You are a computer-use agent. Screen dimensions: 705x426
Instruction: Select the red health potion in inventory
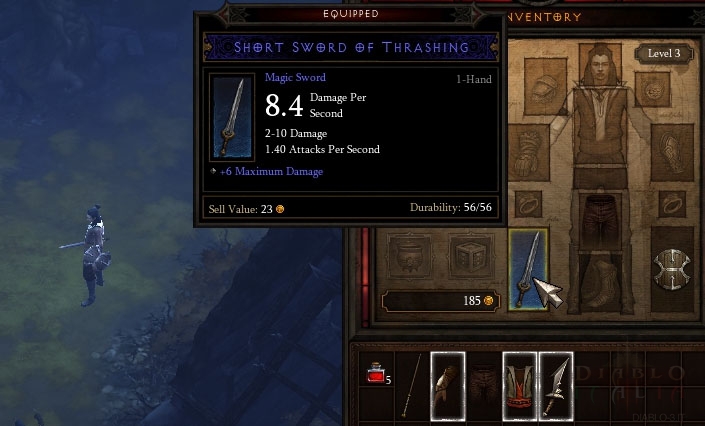(376, 376)
